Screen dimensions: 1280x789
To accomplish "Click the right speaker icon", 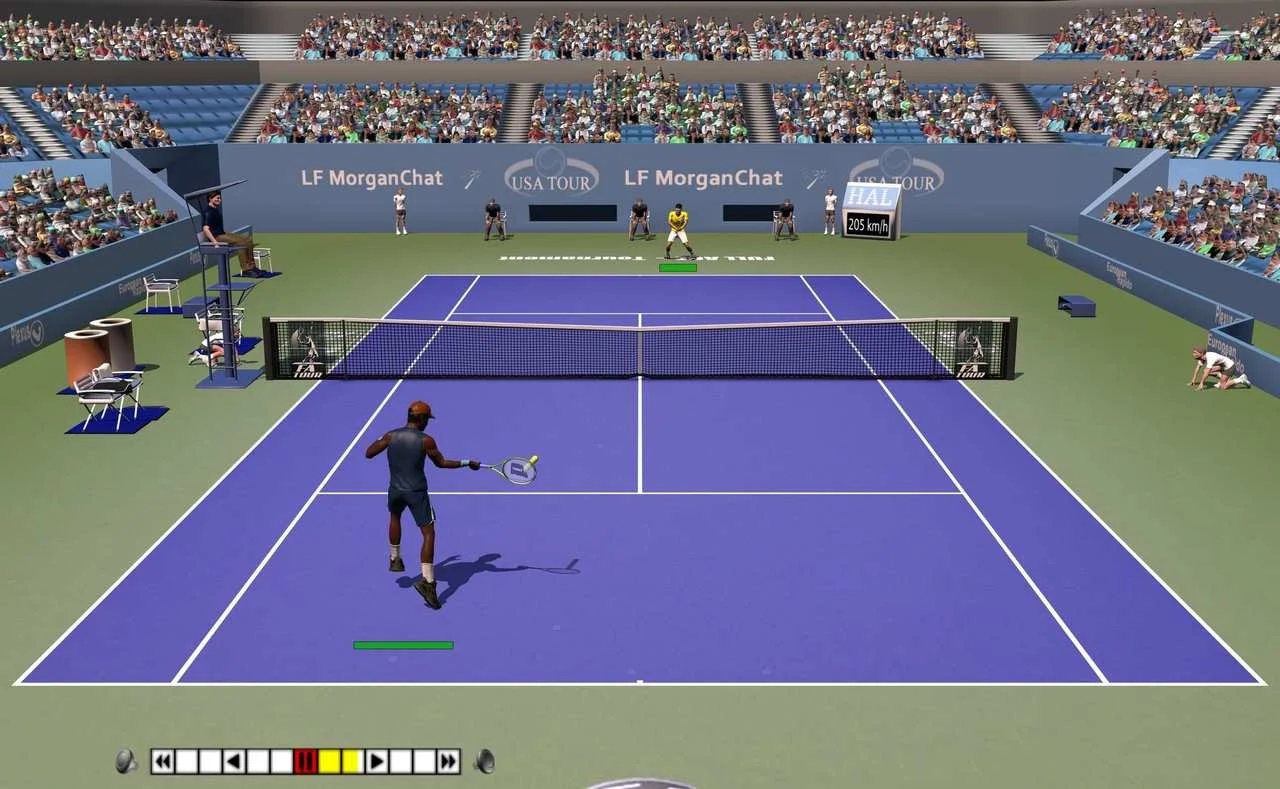I will tap(485, 762).
